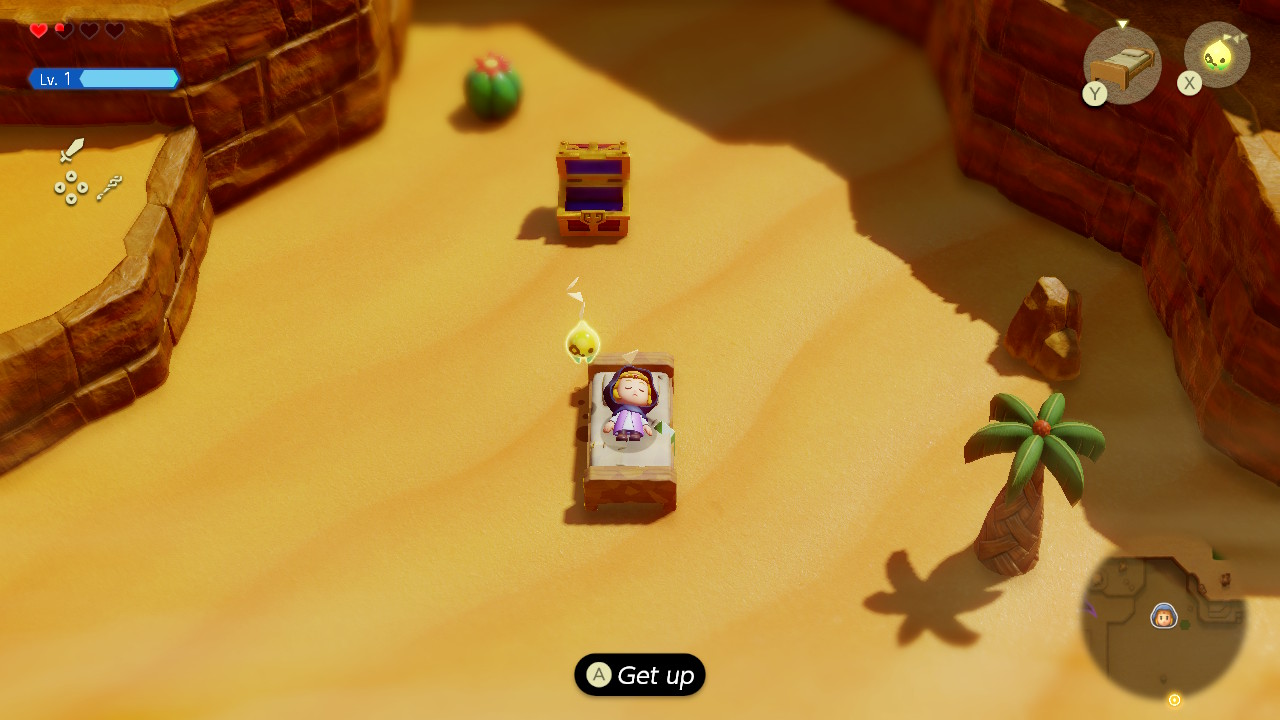Image resolution: width=1280 pixels, height=720 pixels.
Task: Click the X button badge
Action: click(1189, 83)
